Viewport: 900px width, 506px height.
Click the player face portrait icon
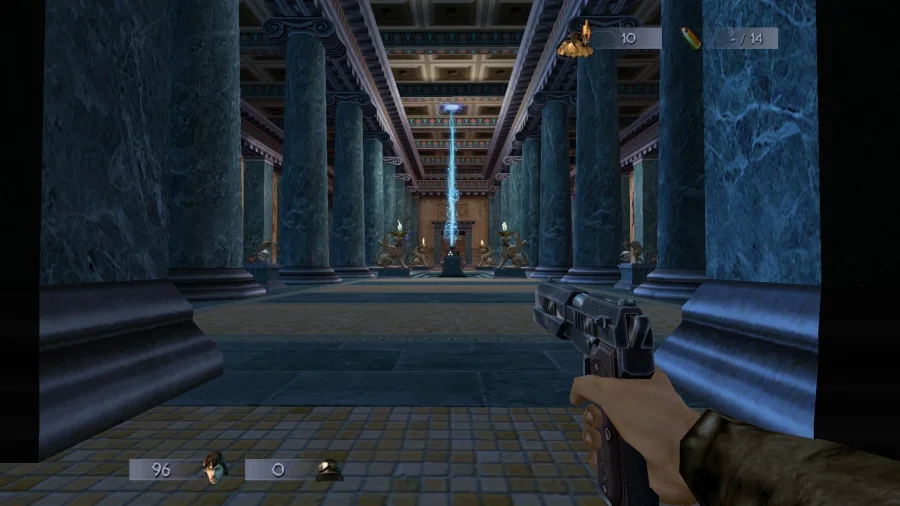pyautogui.click(x=212, y=468)
